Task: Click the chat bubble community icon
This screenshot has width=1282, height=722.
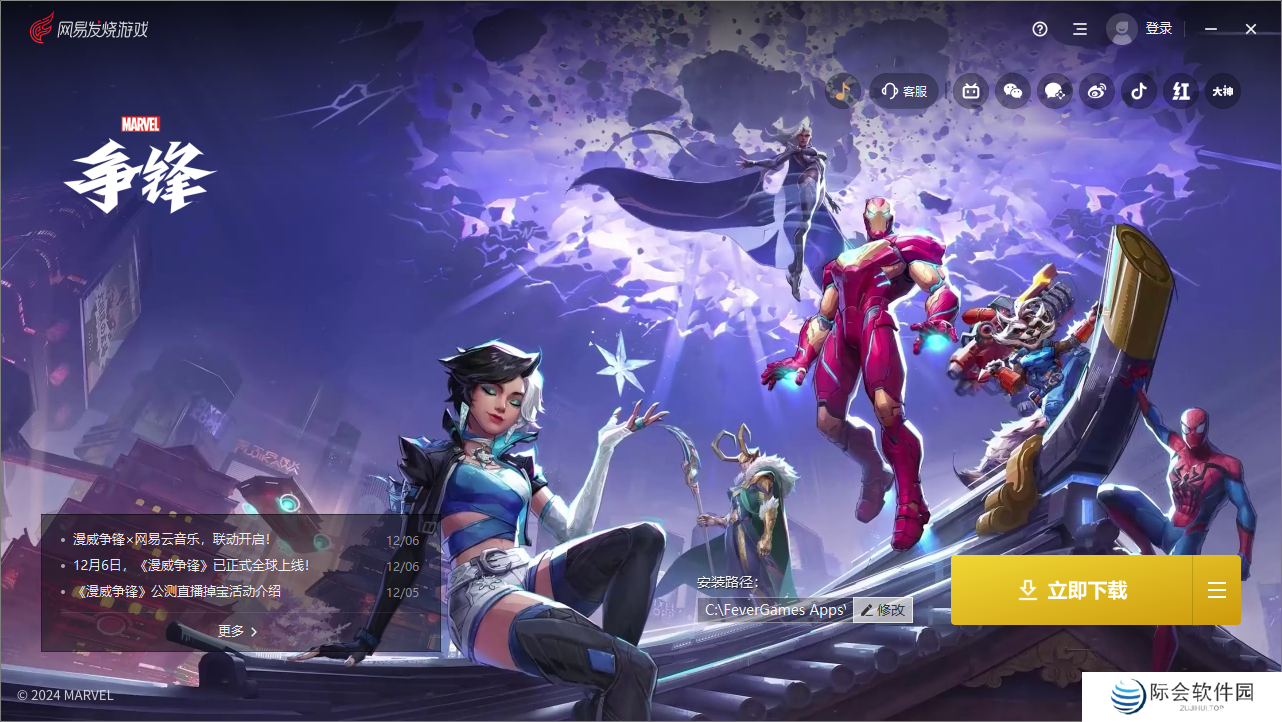Action: tap(1055, 91)
